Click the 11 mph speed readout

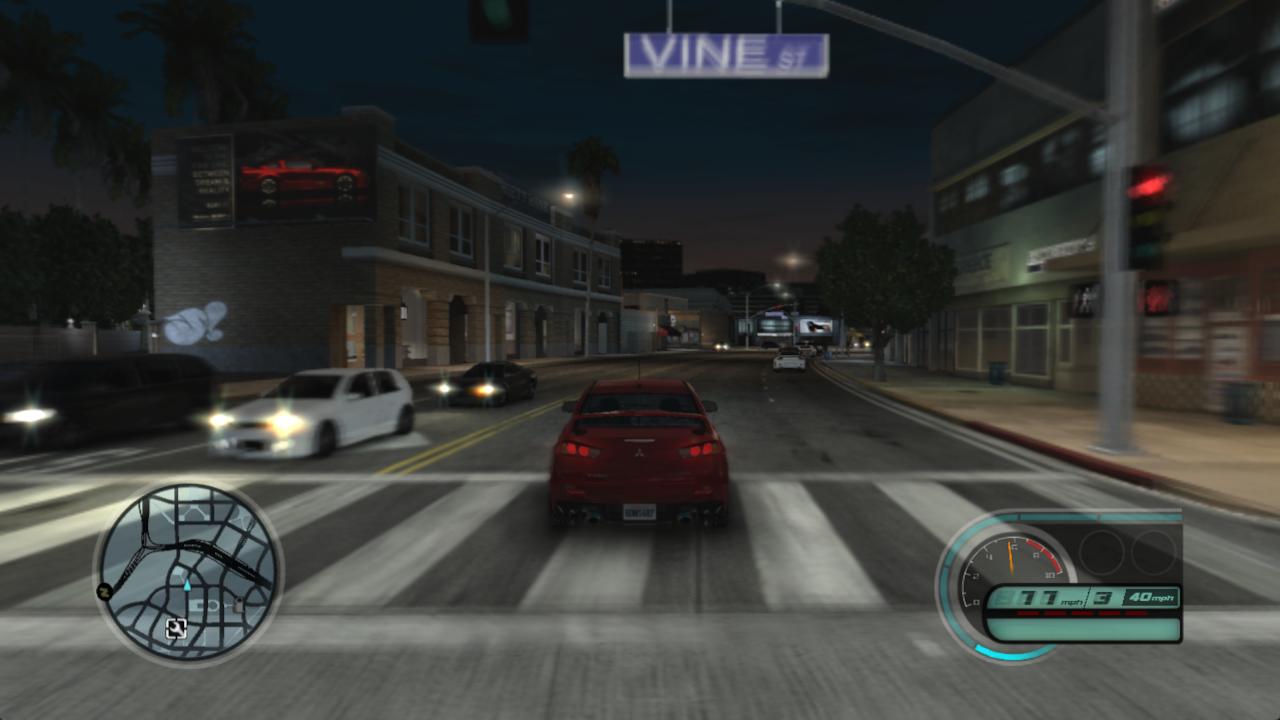click(1040, 596)
